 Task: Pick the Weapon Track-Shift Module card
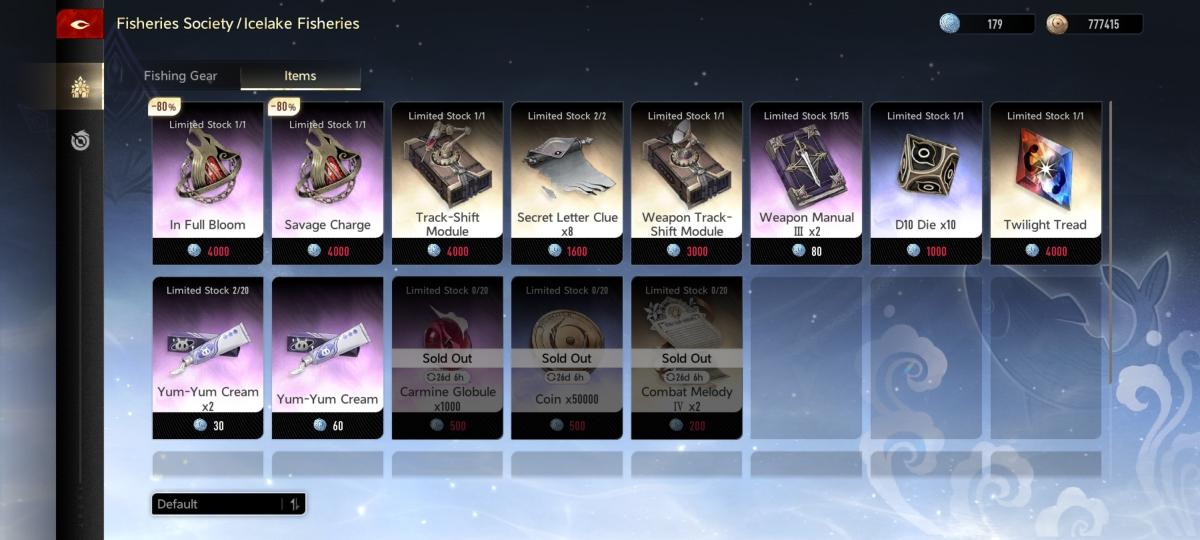(687, 183)
